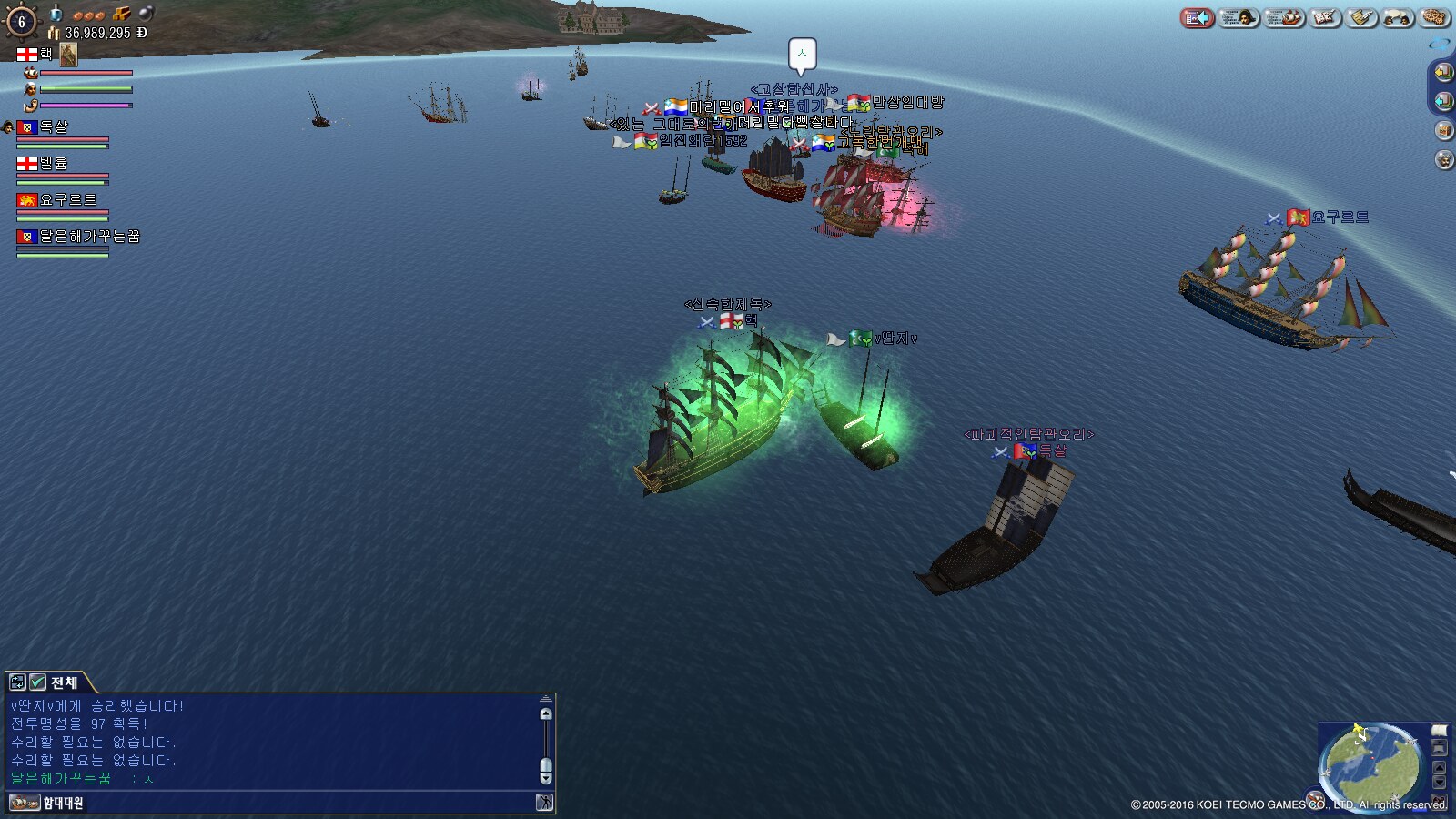The image size is (1456, 819).
Task: Click the bearded sailor side button
Action: point(1443,160)
